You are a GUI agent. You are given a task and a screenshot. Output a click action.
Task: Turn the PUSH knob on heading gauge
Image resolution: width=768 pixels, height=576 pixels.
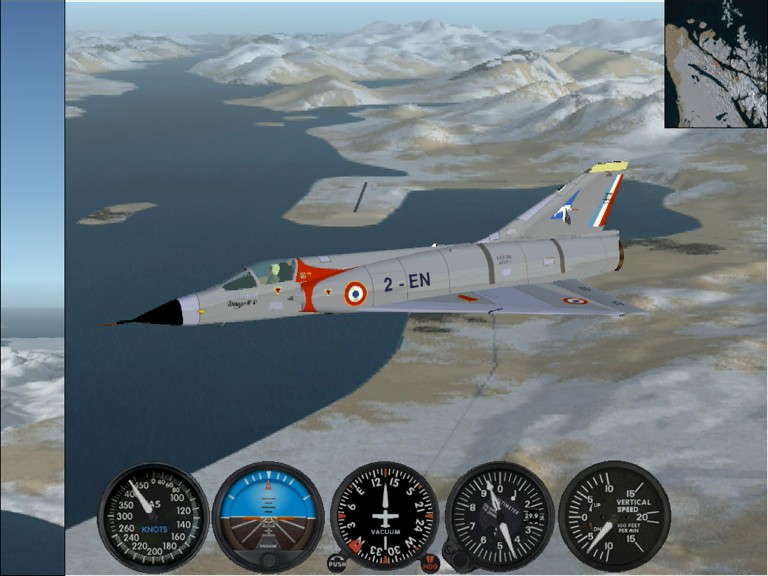pyautogui.click(x=337, y=563)
